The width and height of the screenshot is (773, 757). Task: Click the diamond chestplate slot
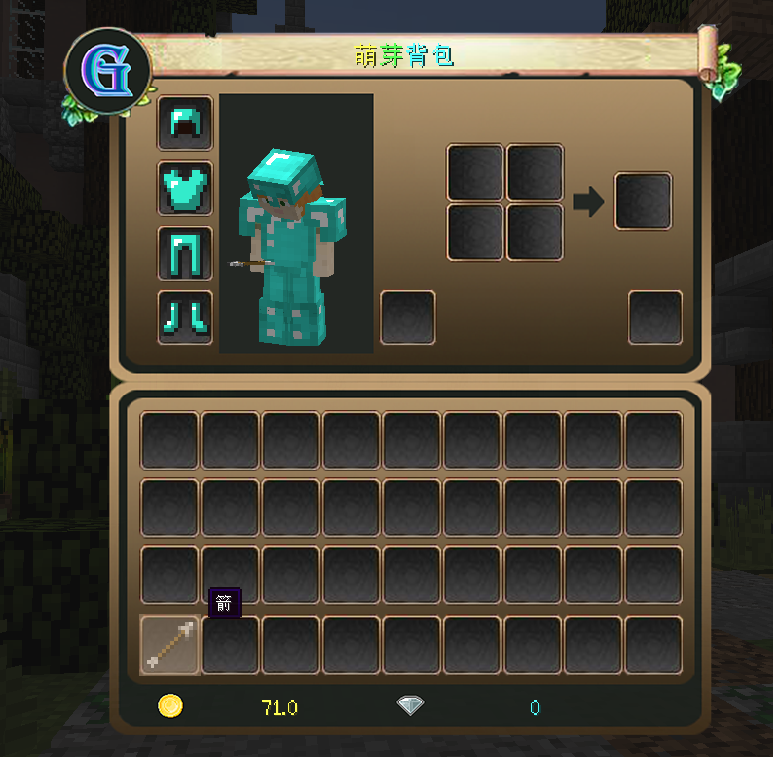coord(185,188)
